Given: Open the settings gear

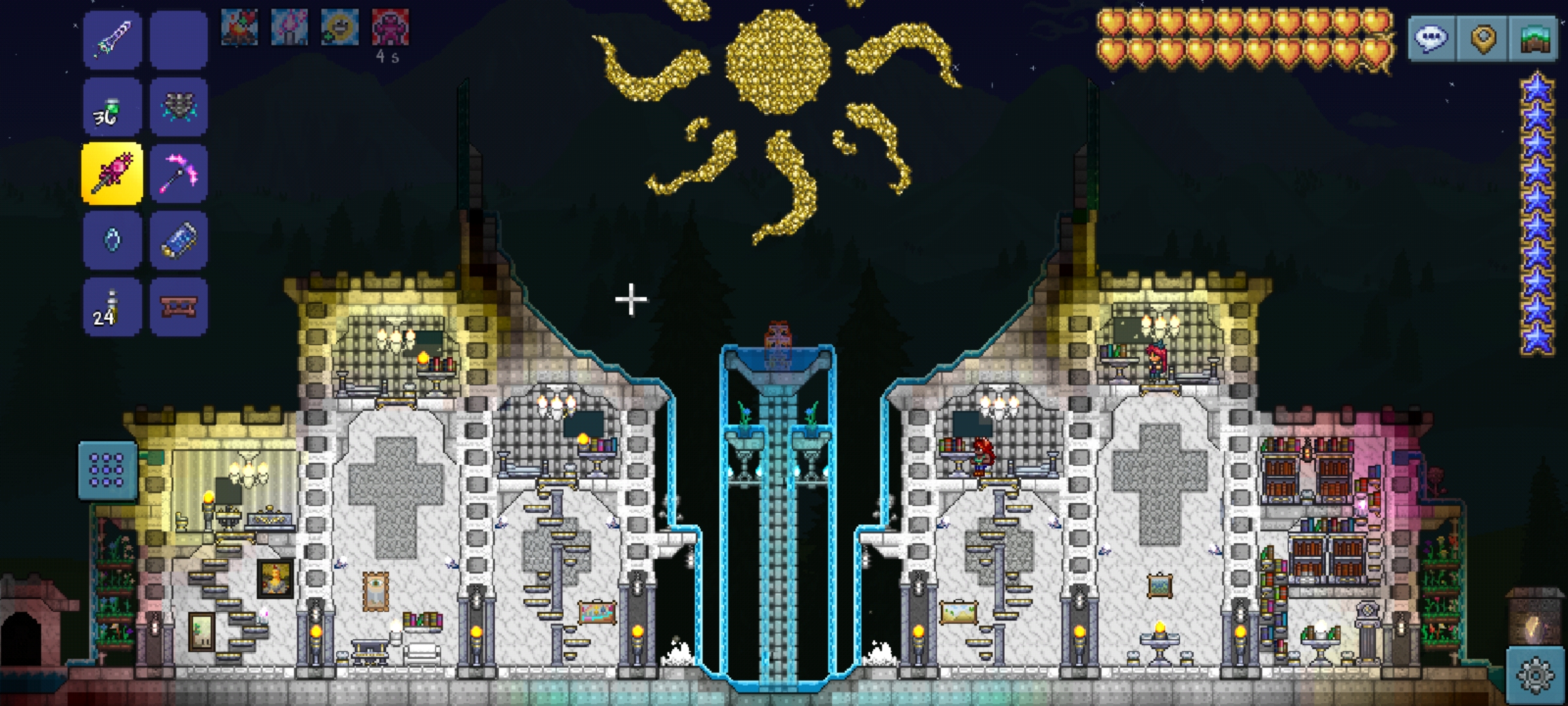Looking at the screenshot, I should (1535, 675).
